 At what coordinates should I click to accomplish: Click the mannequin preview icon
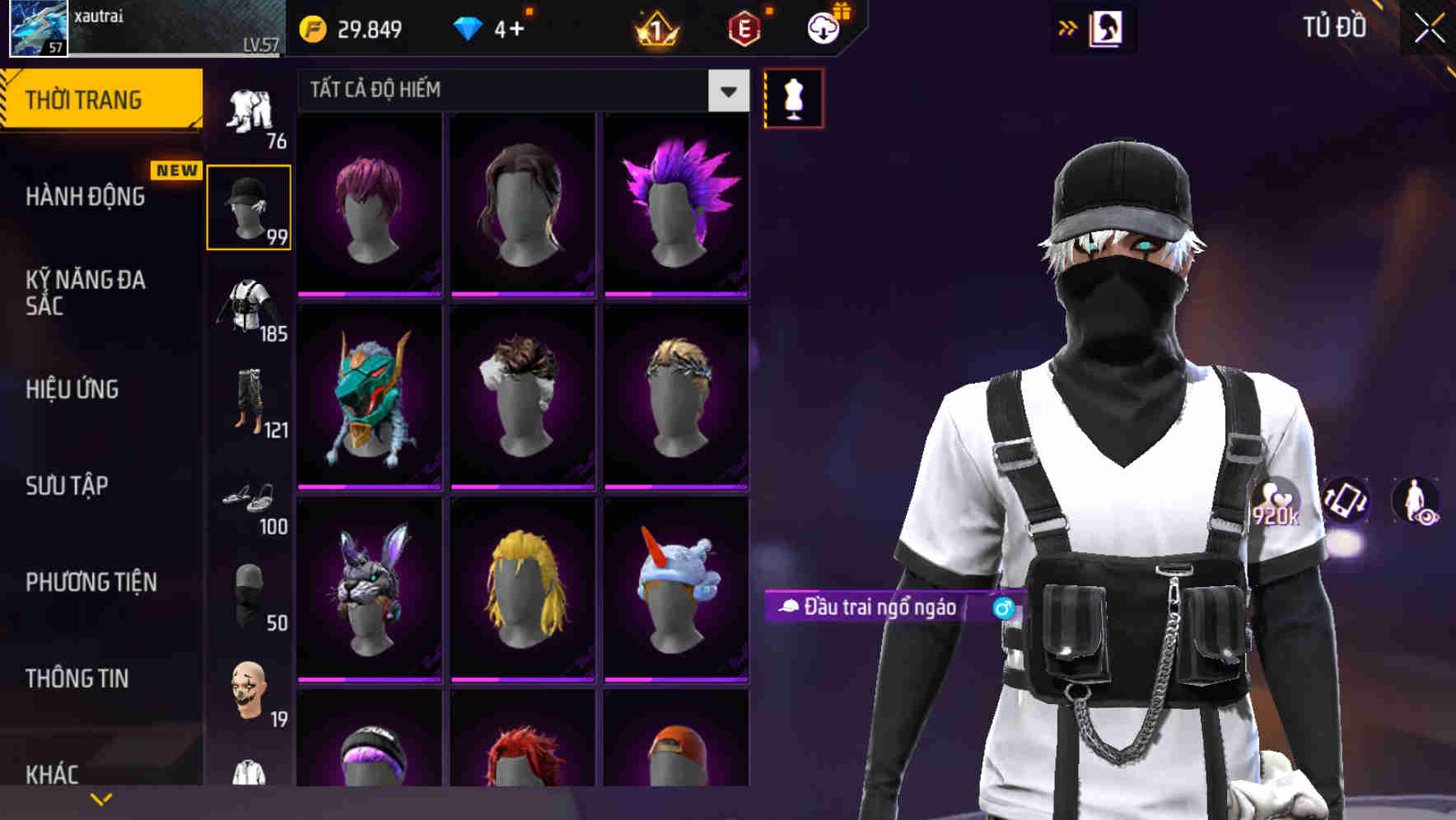793,97
